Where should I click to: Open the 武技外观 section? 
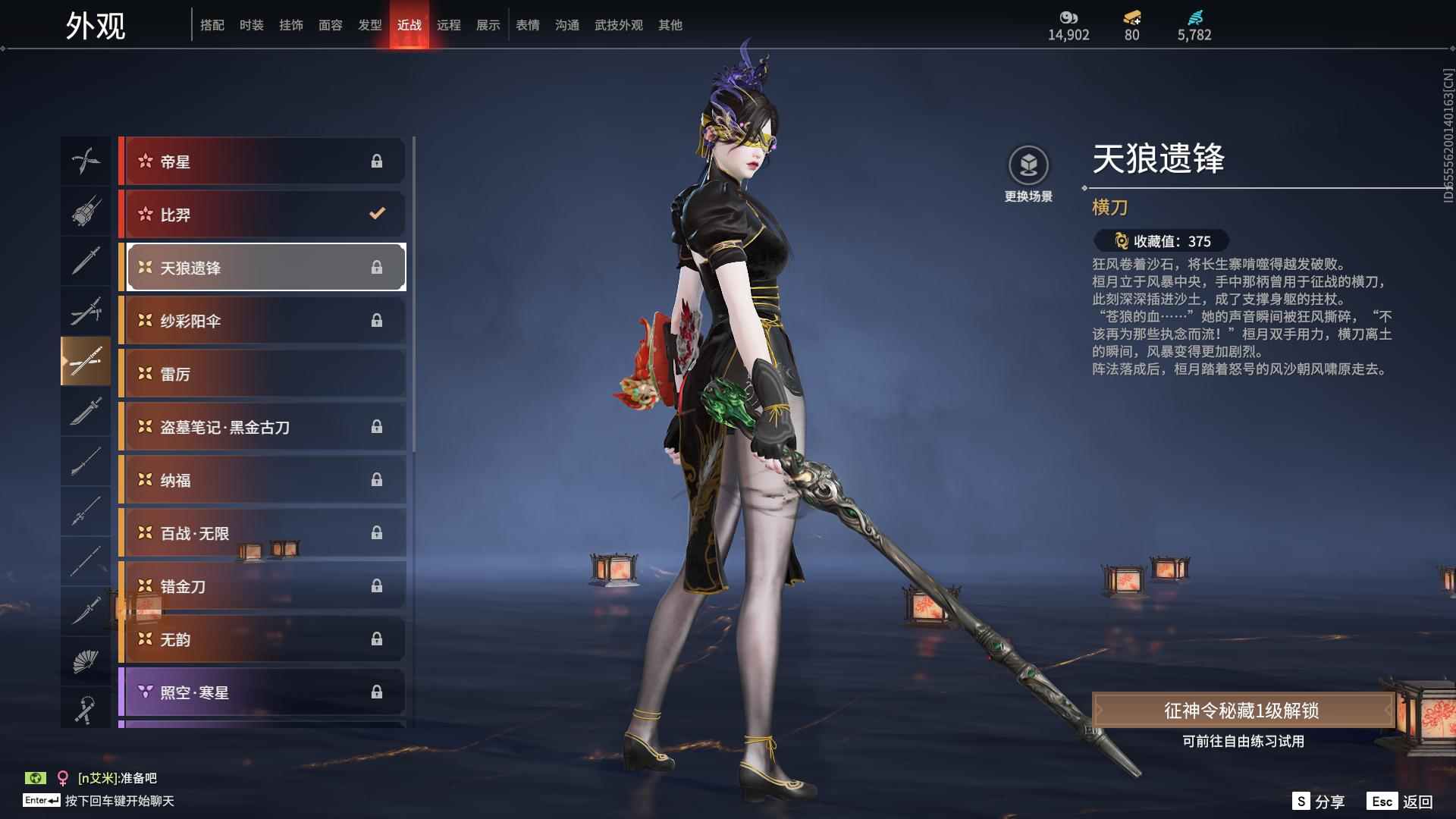(618, 24)
